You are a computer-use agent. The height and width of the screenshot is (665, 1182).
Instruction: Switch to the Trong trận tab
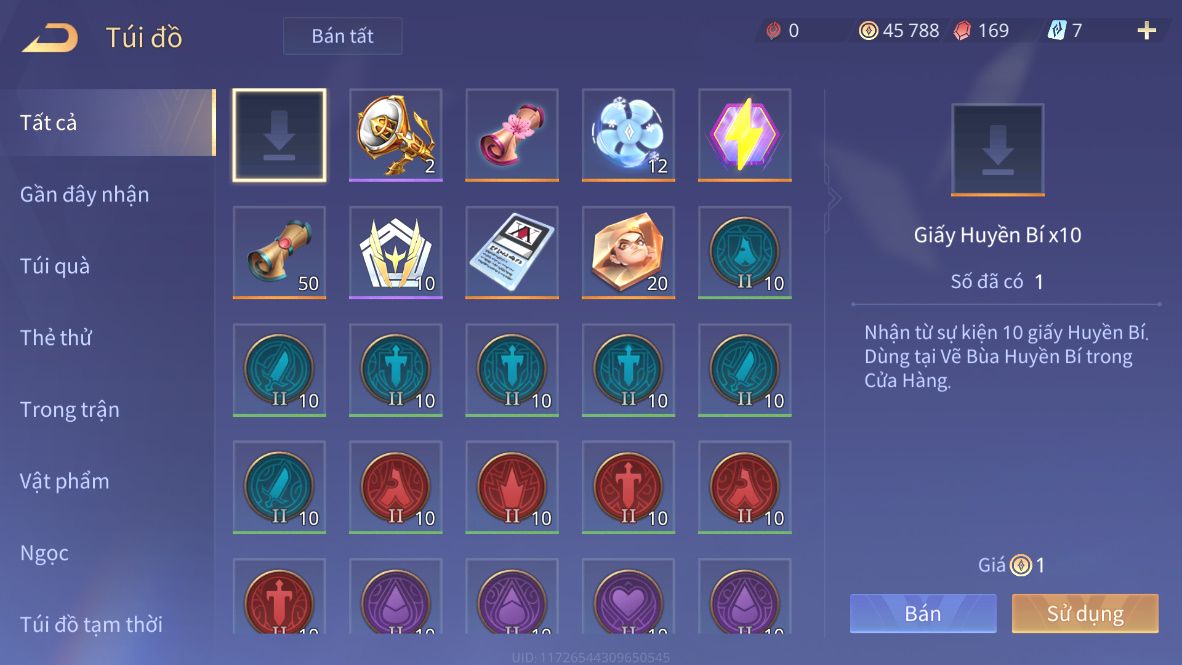click(69, 410)
